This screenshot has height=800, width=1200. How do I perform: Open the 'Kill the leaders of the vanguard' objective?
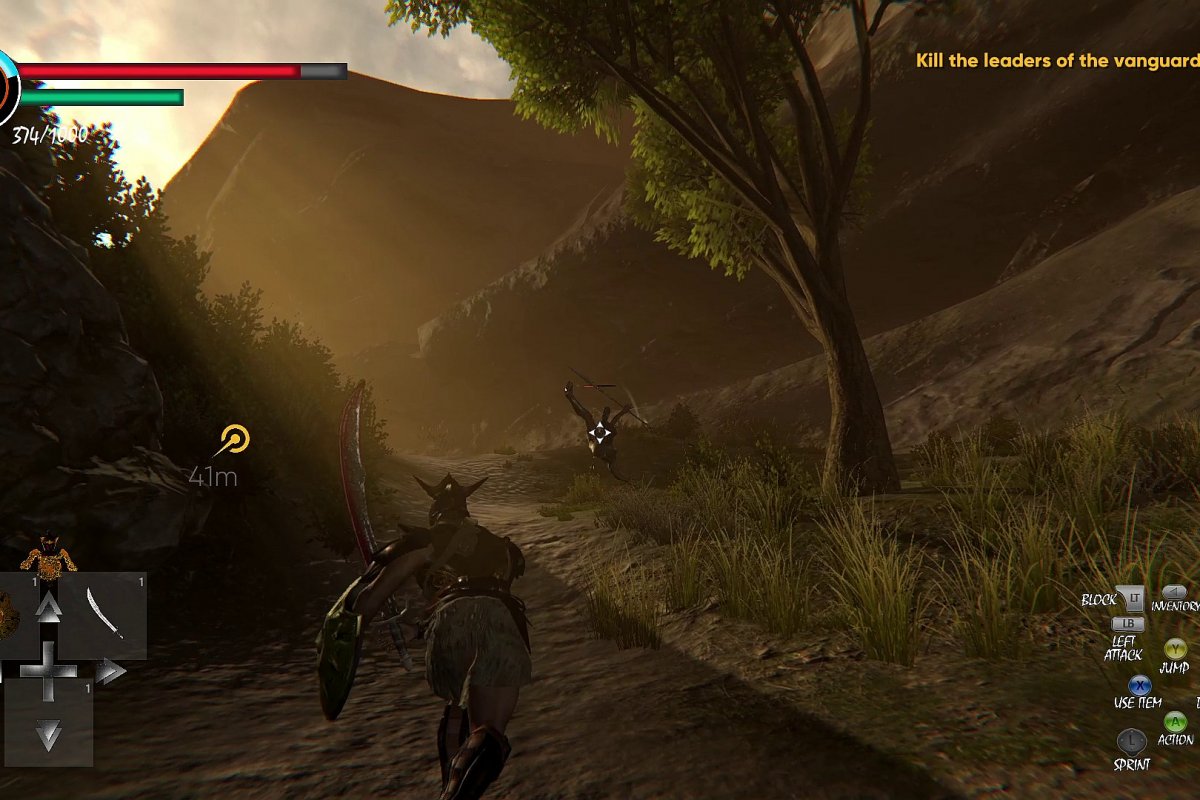(x=1057, y=60)
